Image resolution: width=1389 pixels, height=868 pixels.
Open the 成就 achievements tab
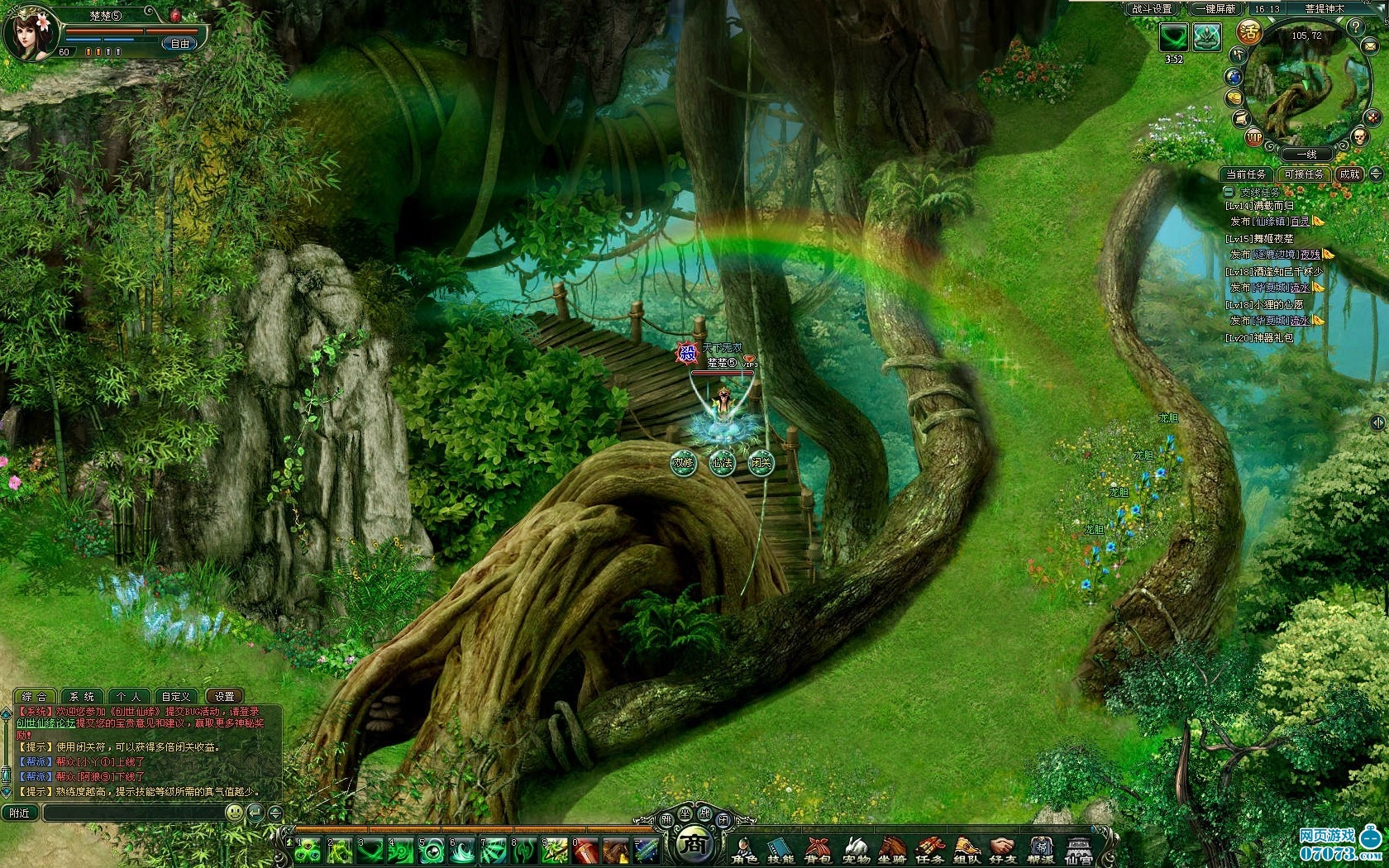tap(1349, 174)
